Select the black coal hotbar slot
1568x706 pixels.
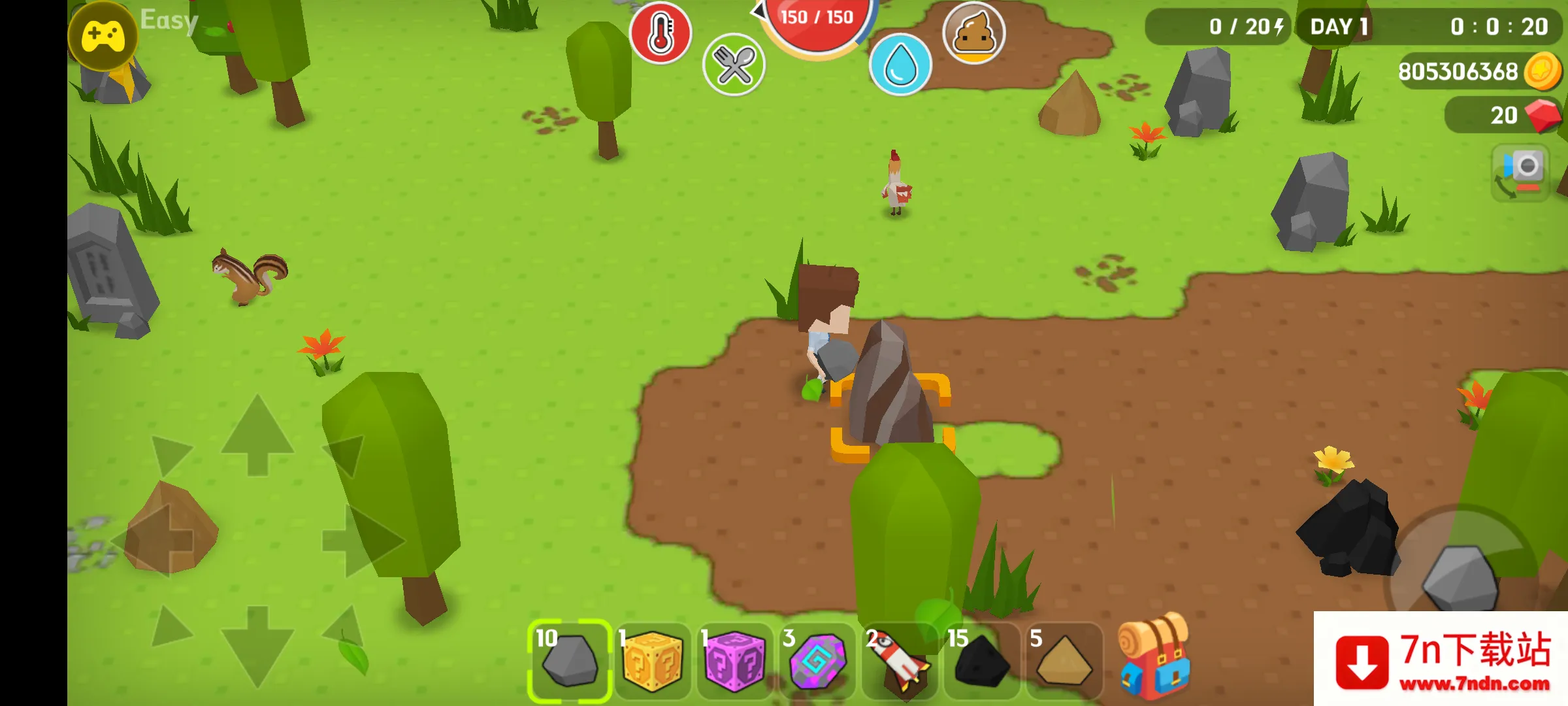click(981, 660)
